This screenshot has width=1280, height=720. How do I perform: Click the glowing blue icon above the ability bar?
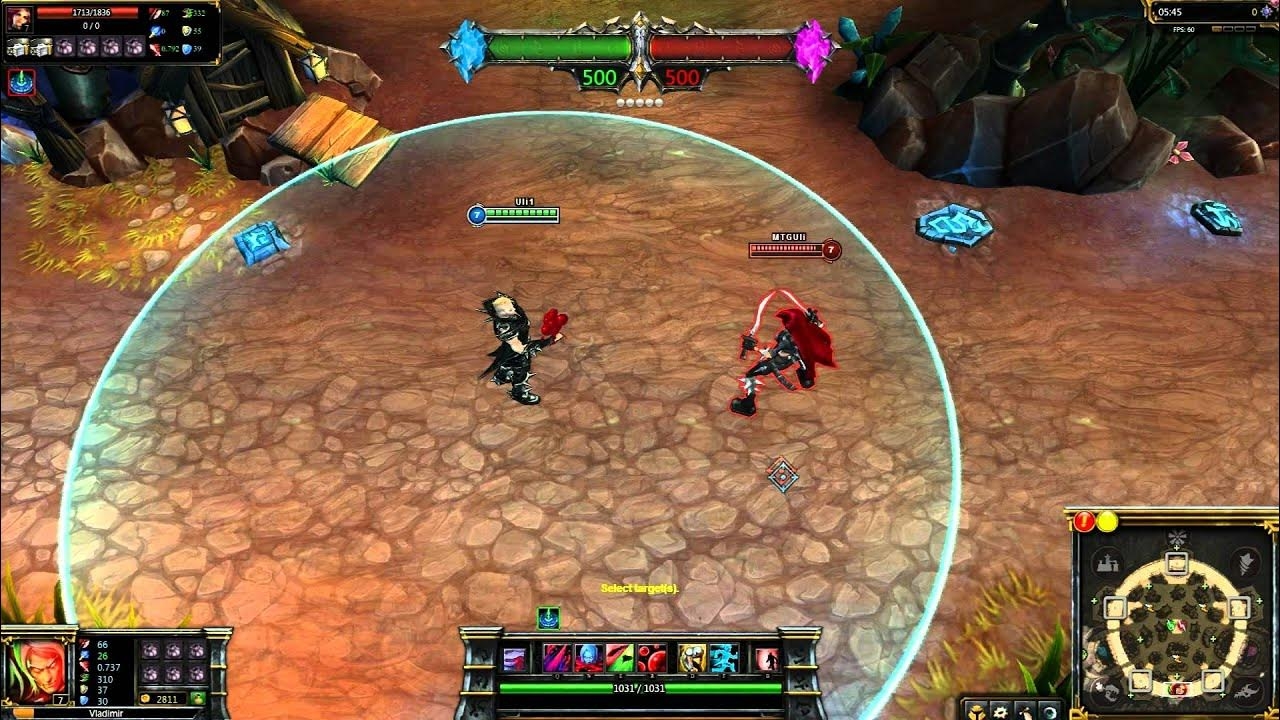[x=549, y=618]
